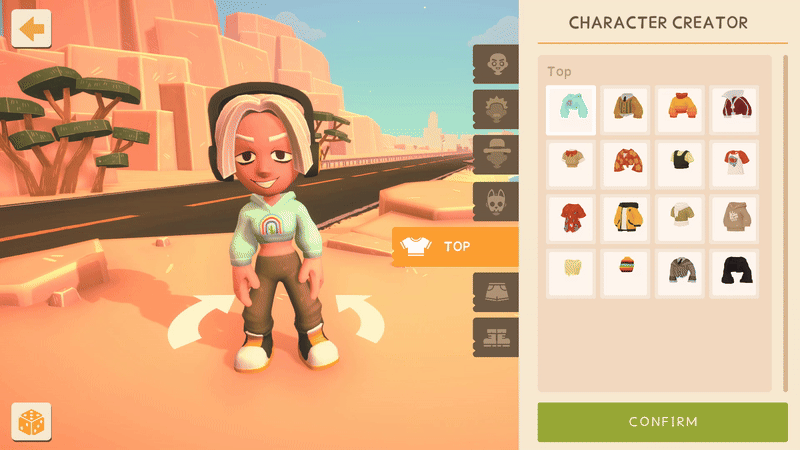
Task: Choose the orange gradient hoodie
Action: (680, 110)
